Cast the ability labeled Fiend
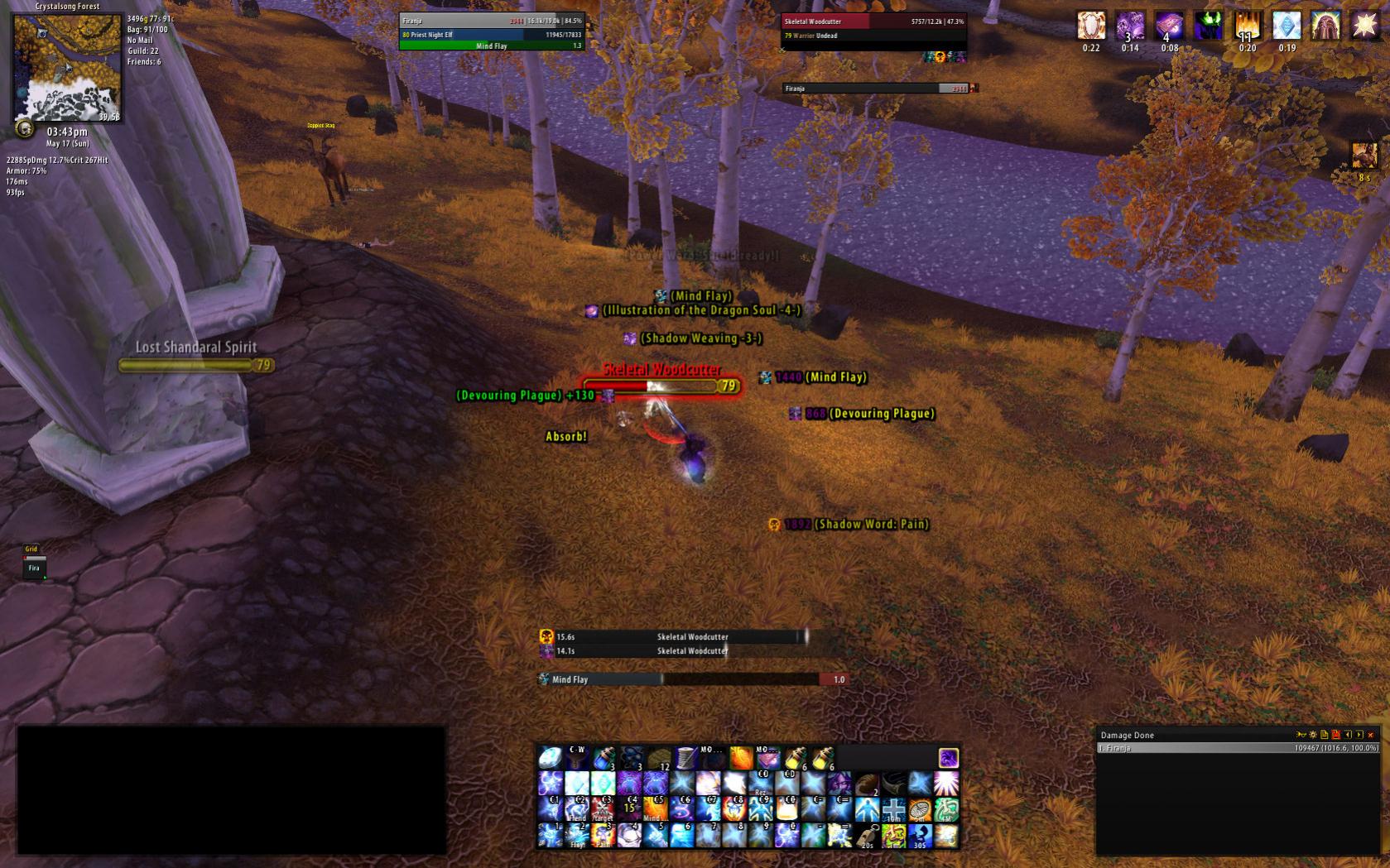The height and width of the screenshot is (868, 1390). point(576,809)
